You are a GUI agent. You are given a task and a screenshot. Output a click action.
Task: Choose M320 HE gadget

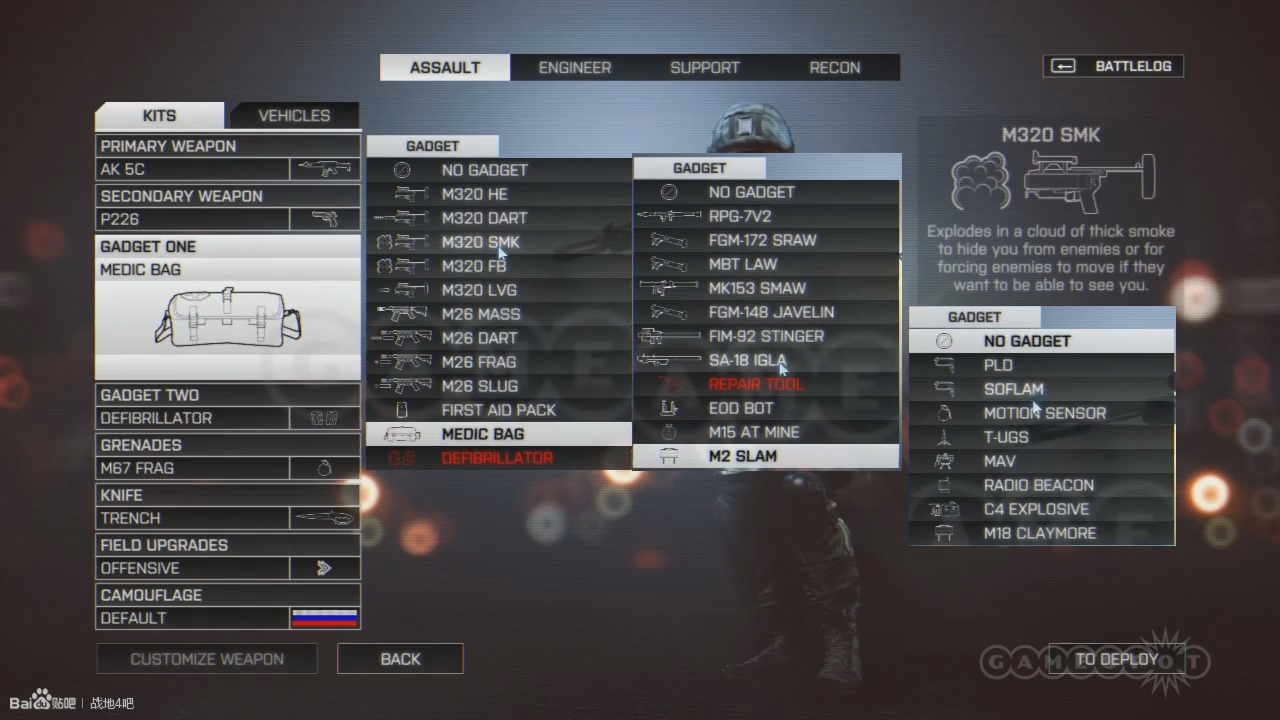tap(474, 194)
